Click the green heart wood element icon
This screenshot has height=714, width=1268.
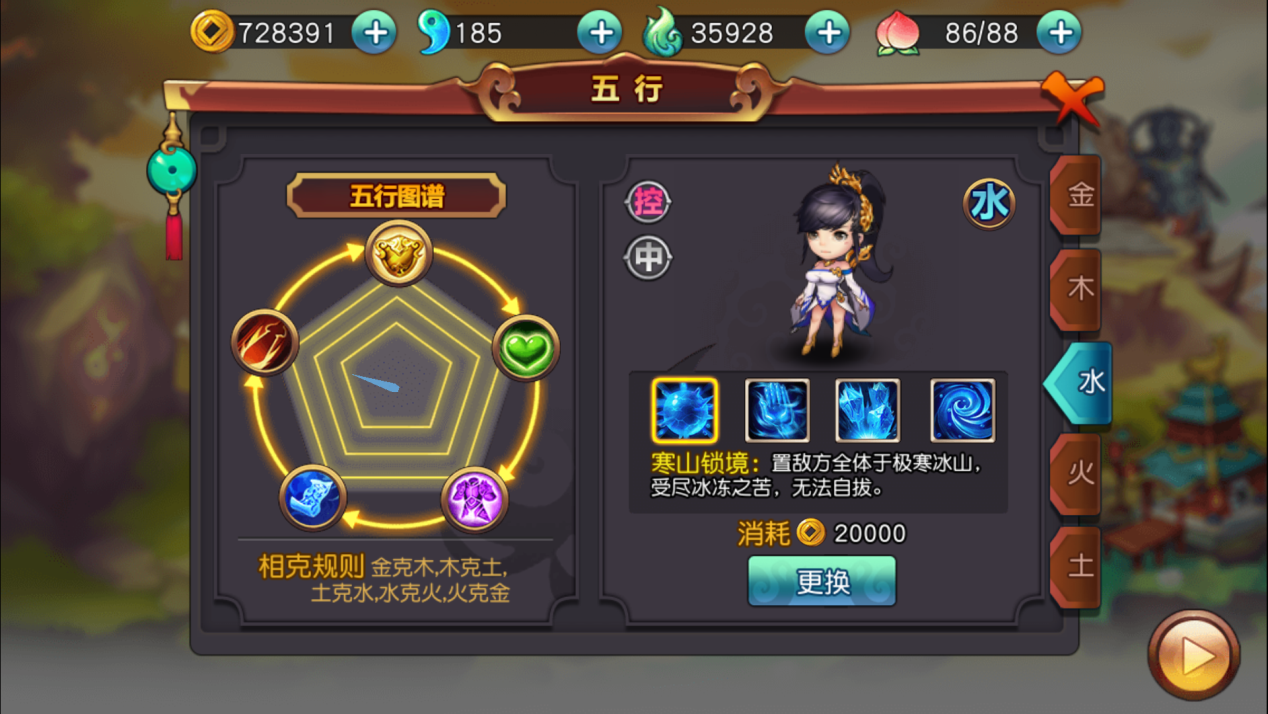525,348
